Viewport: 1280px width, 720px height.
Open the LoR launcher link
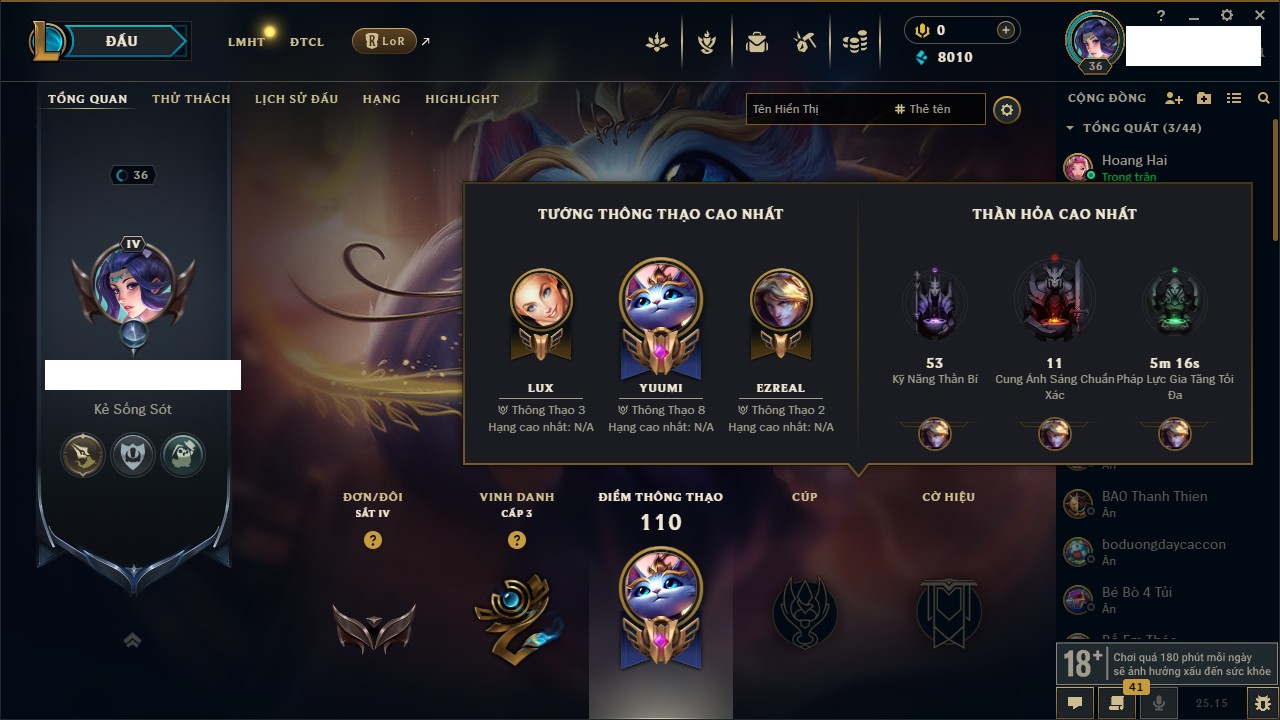coord(385,41)
